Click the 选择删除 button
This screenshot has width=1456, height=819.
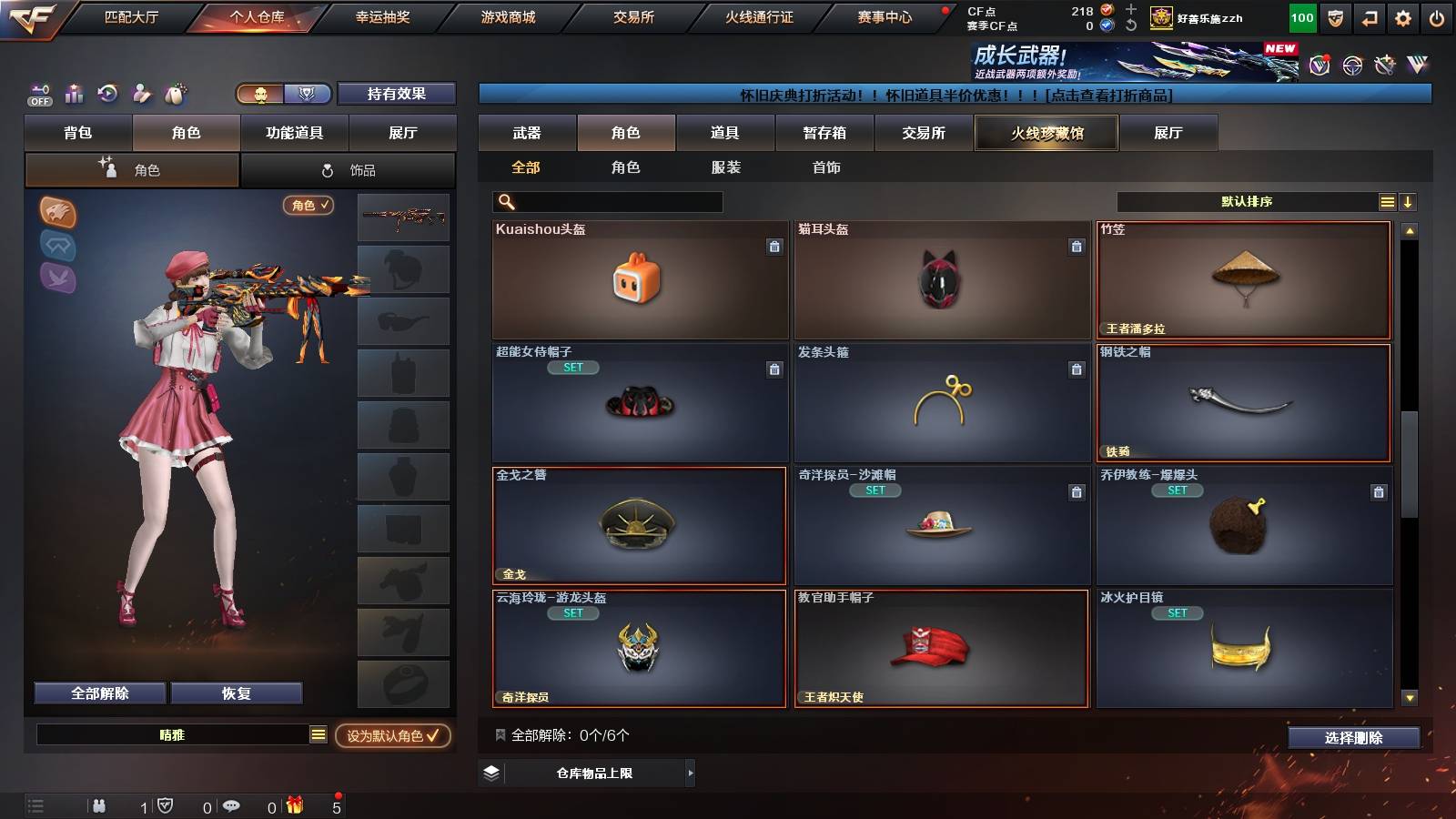1353,738
